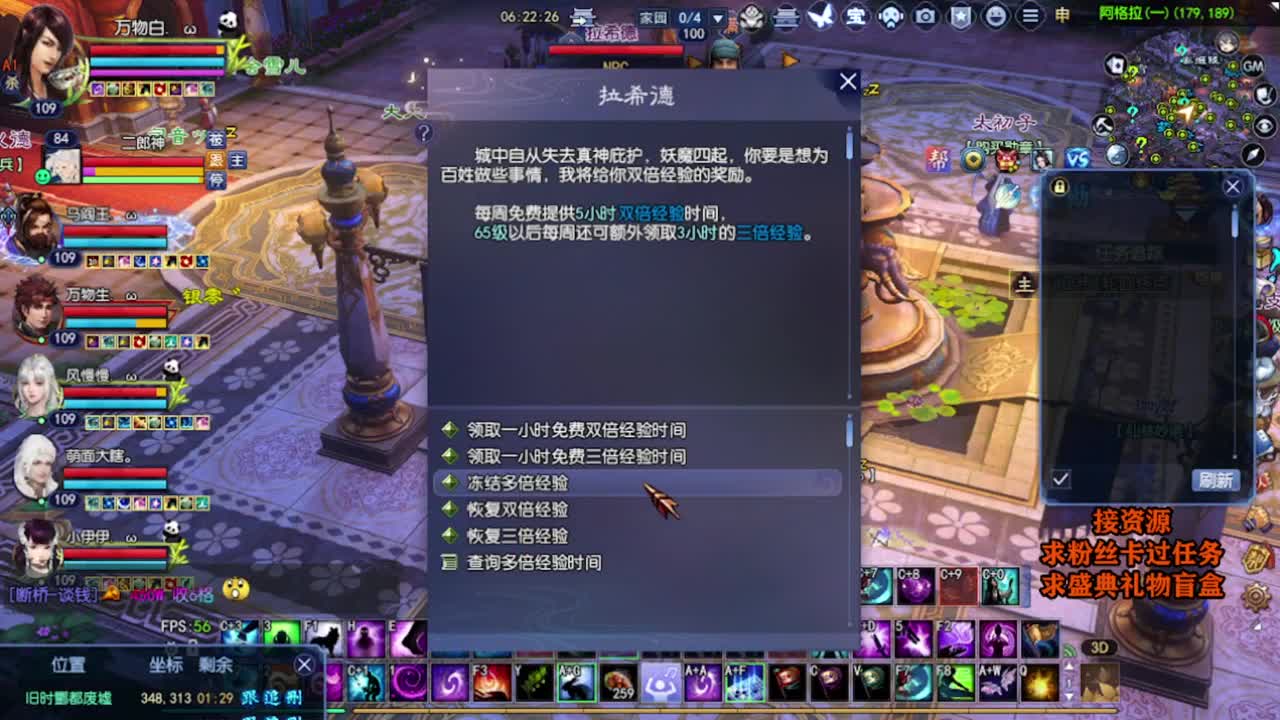Click the masked face icon in the top bar
The image size is (1280, 720).
(891, 16)
